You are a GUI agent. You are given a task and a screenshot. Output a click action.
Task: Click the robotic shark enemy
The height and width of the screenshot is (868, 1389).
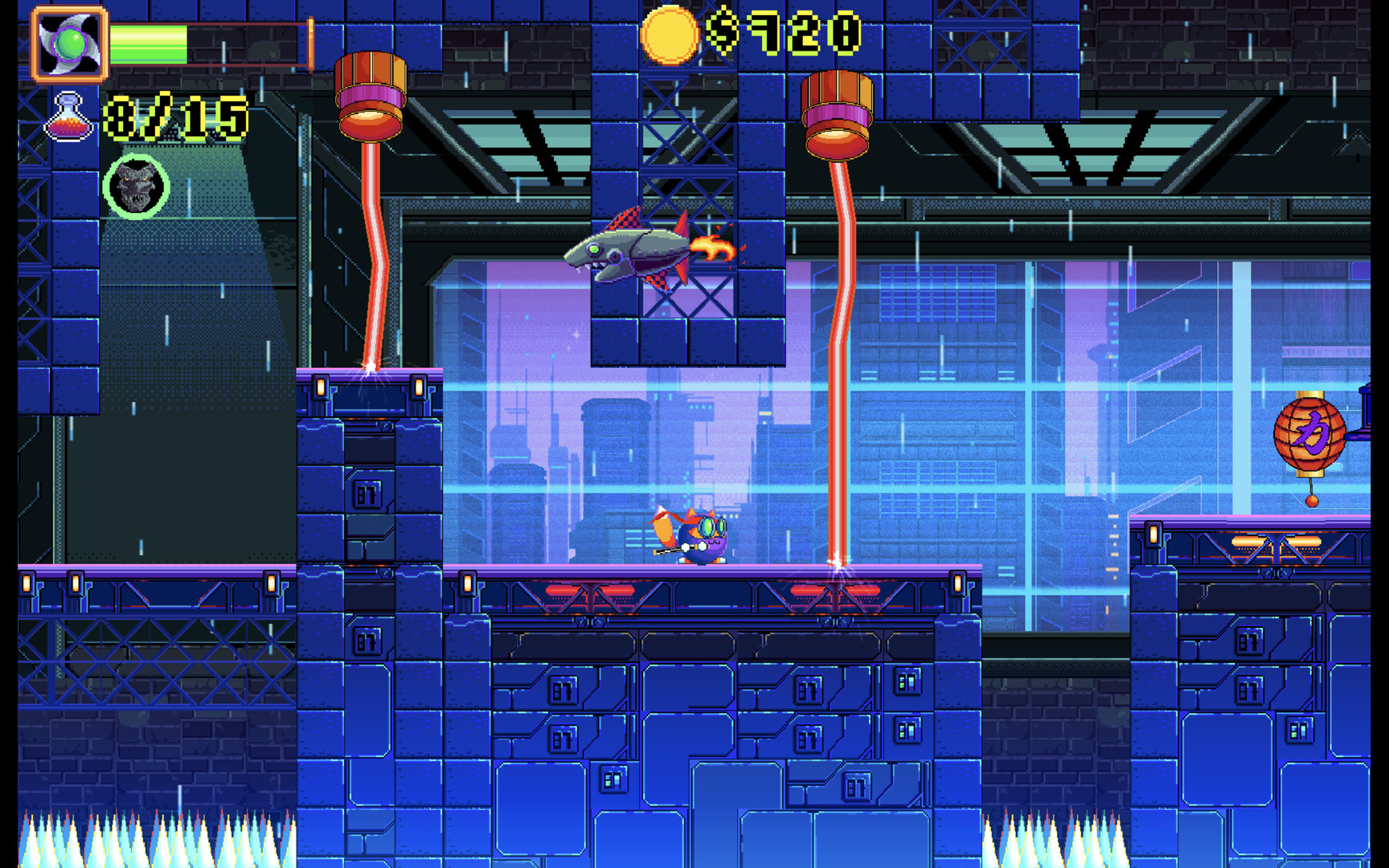[631, 253]
